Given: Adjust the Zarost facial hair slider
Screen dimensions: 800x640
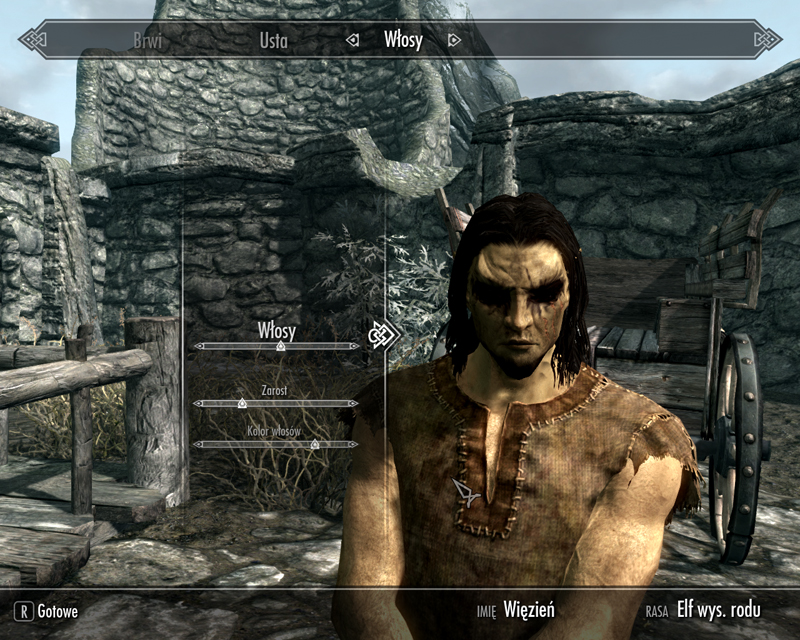Looking at the screenshot, I should [x=242, y=404].
